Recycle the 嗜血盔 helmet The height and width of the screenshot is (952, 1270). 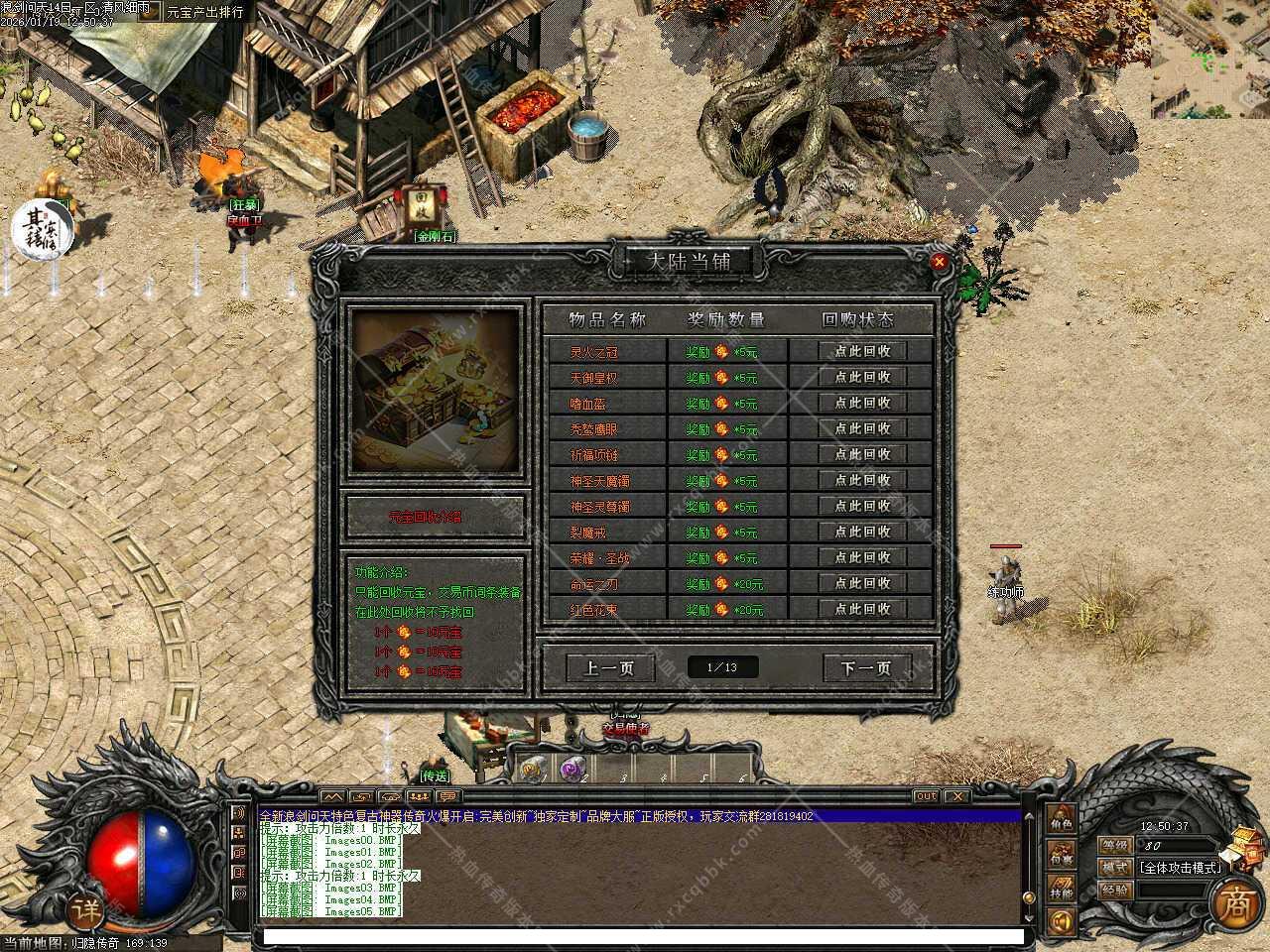pos(862,403)
